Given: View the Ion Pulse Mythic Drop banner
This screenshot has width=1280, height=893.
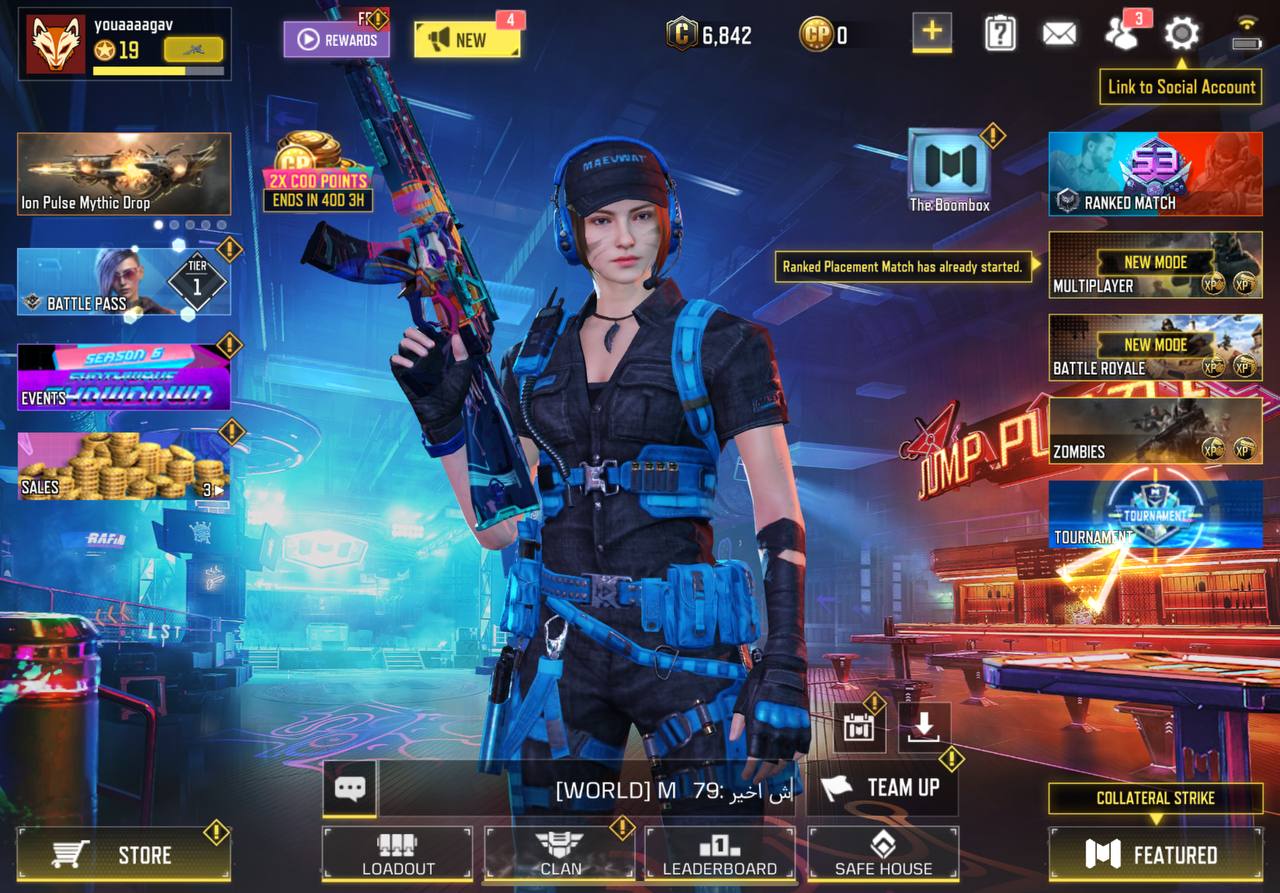Looking at the screenshot, I should pos(123,175).
